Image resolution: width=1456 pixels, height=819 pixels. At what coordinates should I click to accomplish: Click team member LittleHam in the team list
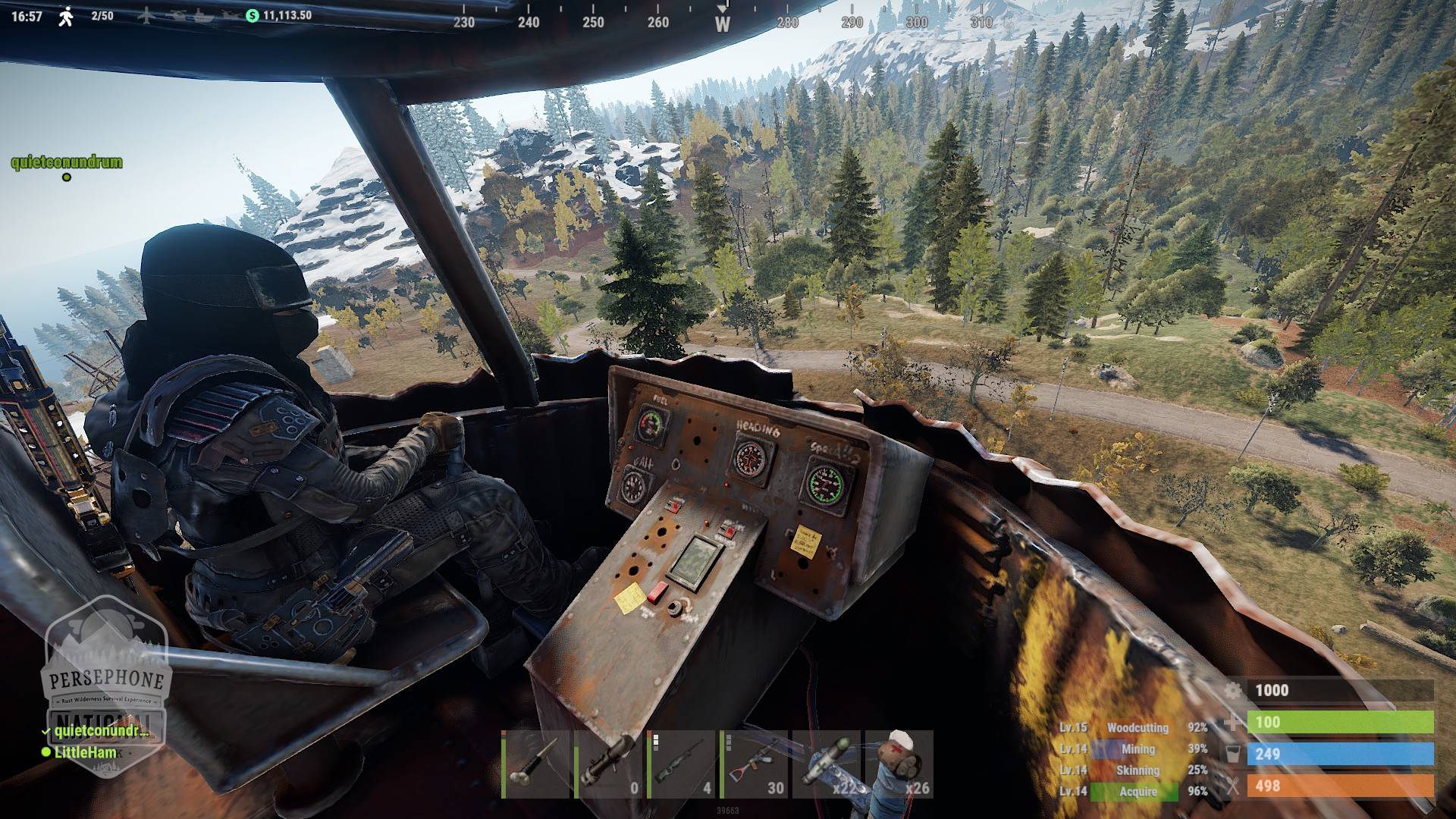[85, 752]
